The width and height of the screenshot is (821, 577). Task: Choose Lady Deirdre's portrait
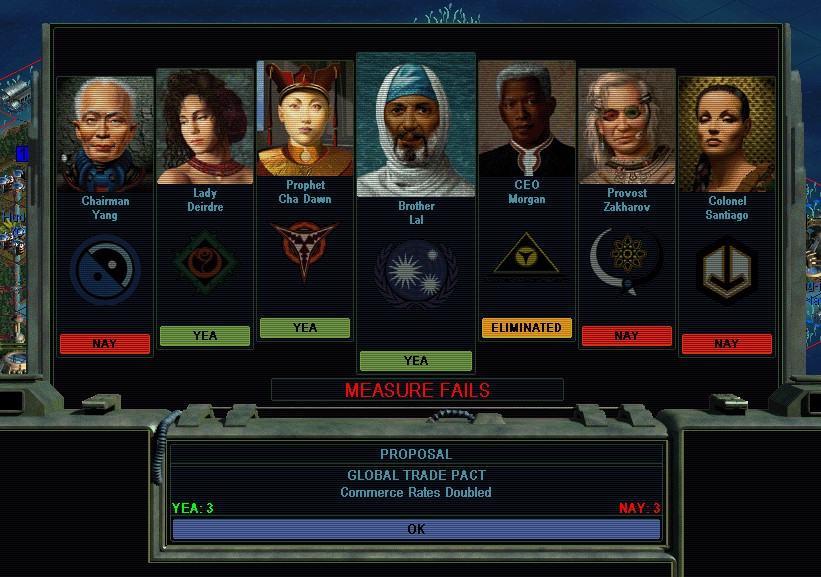click(205, 126)
